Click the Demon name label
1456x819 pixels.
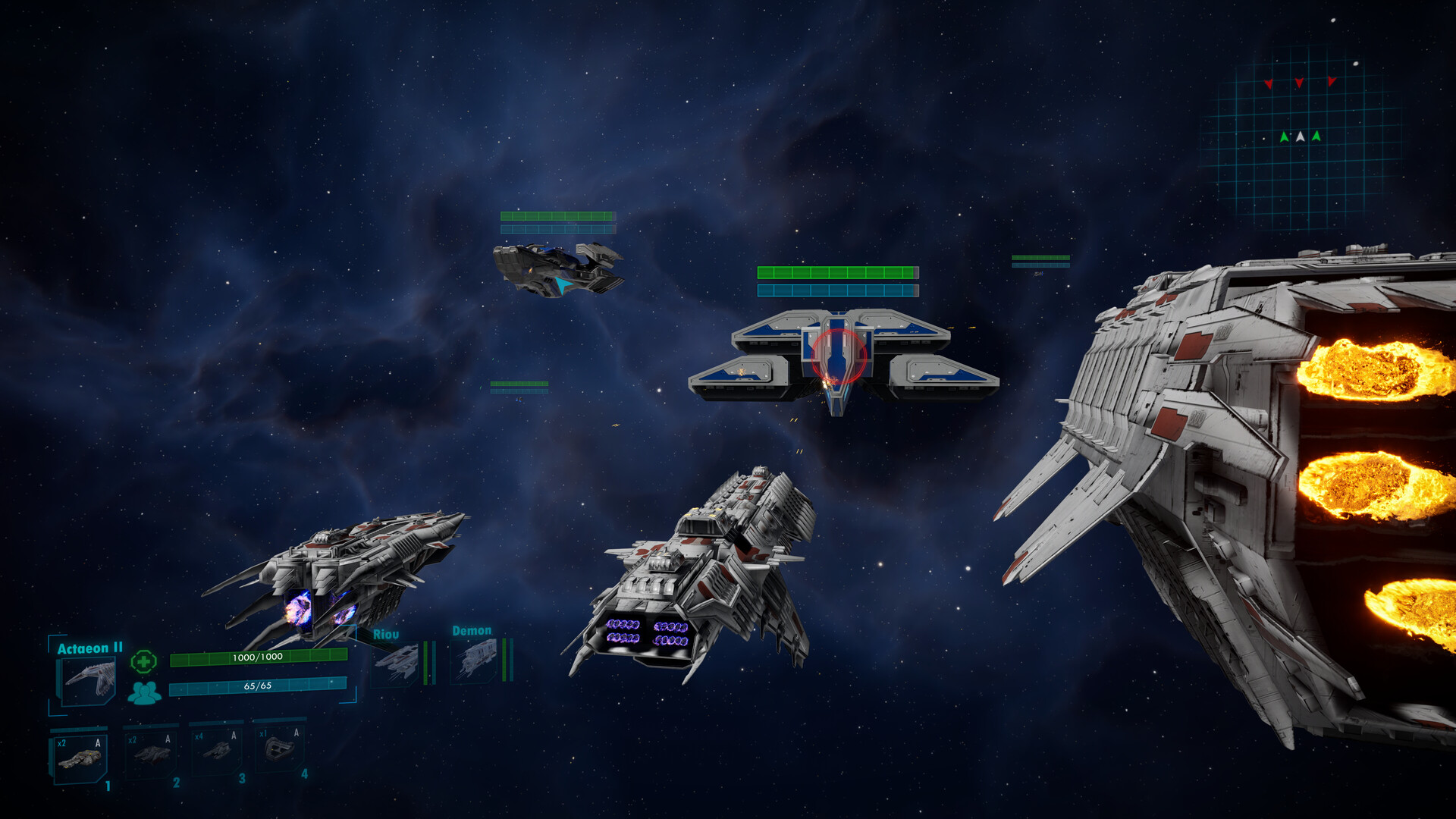(x=472, y=631)
